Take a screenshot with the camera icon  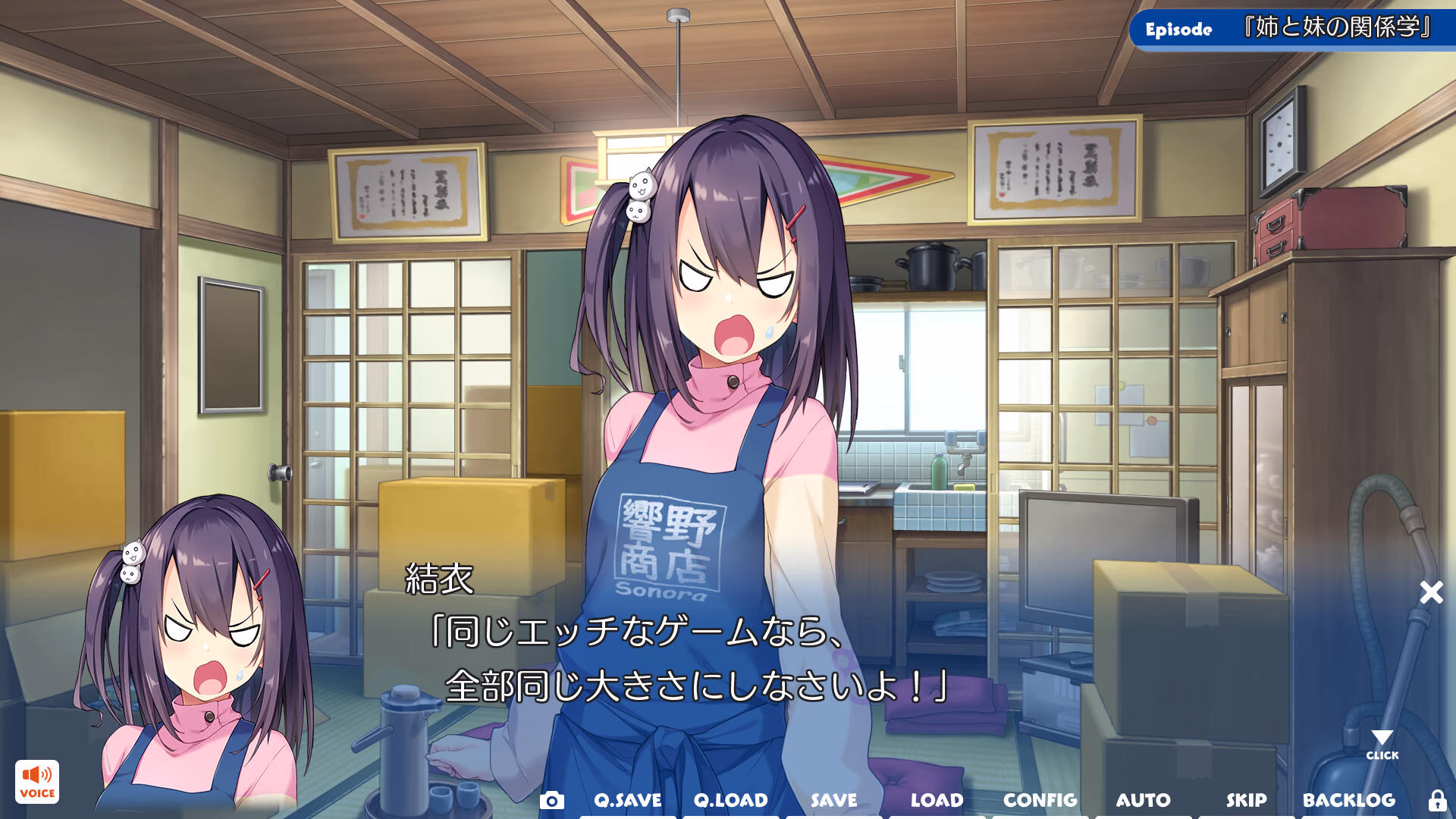pyautogui.click(x=551, y=800)
